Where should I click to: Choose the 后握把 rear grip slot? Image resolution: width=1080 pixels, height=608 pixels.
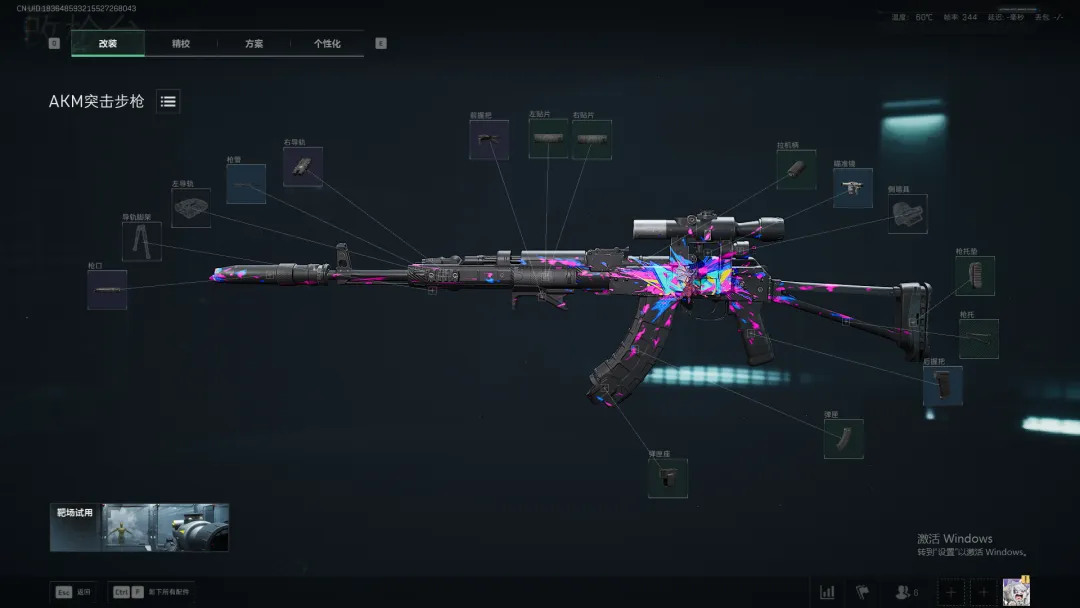pyautogui.click(x=942, y=385)
